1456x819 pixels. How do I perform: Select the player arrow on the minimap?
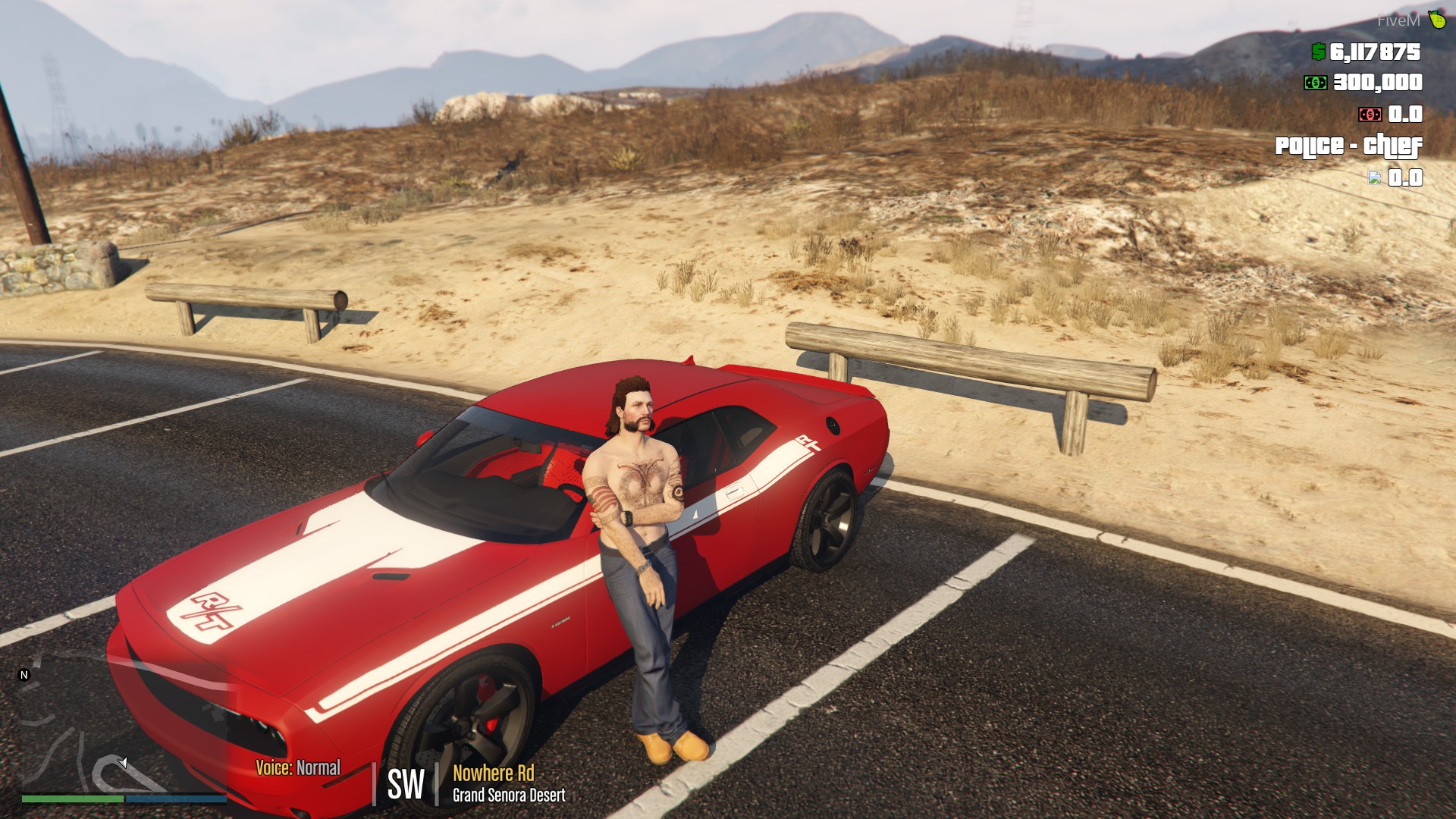pyautogui.click(x=123, y=762)
